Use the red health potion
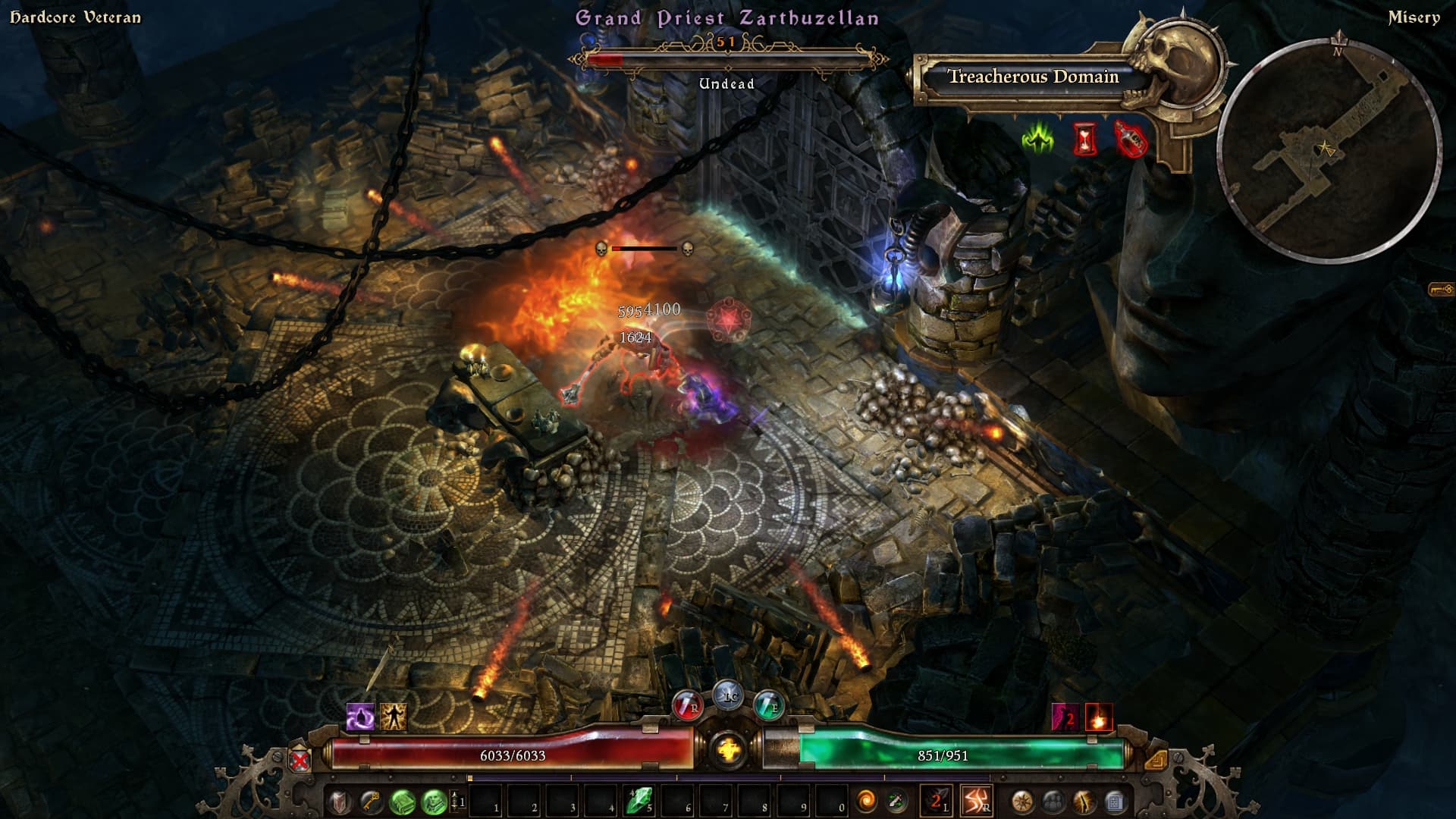Screen dimensions: 1456x819 point(687,706)
